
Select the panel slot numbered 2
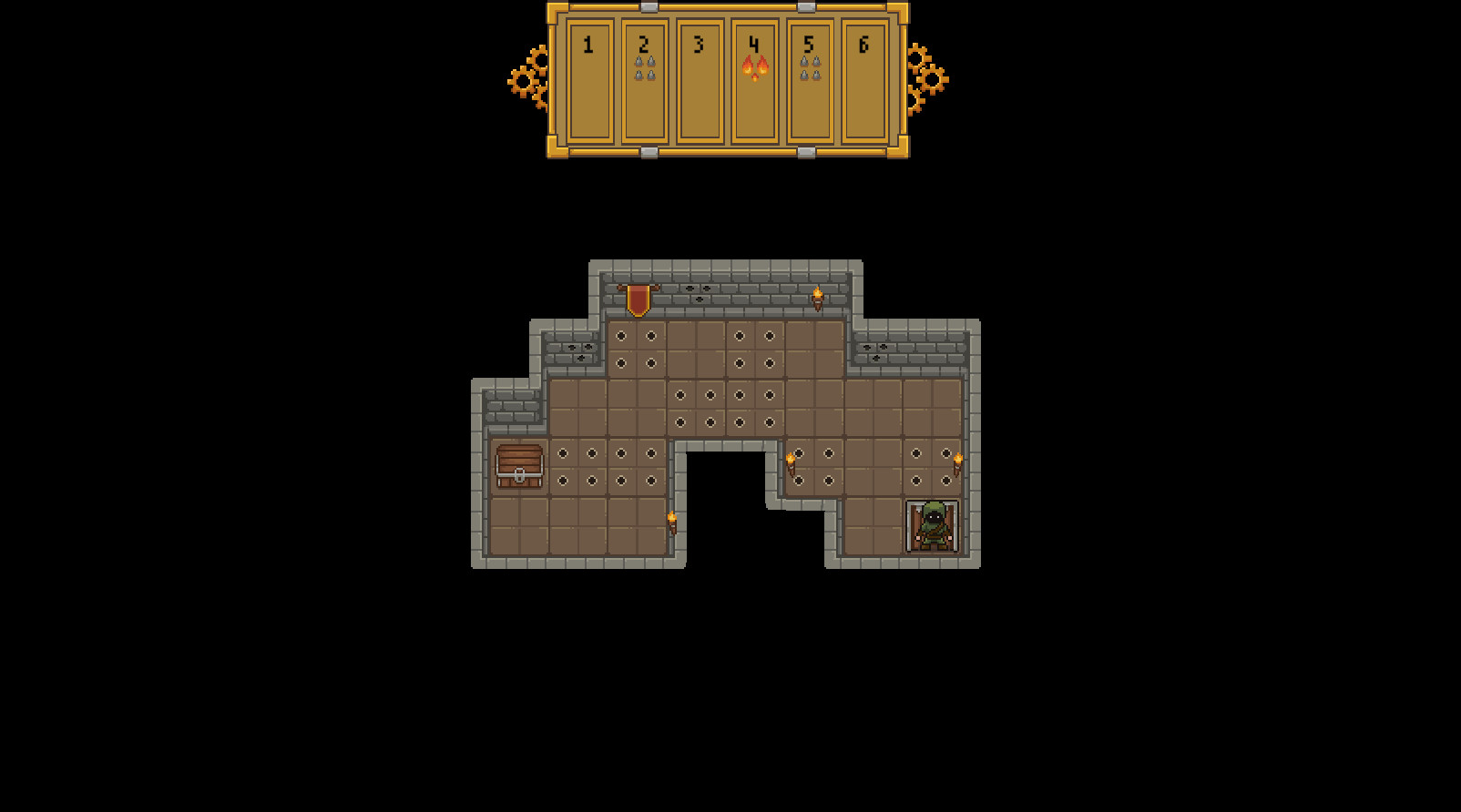coord(645,77)
